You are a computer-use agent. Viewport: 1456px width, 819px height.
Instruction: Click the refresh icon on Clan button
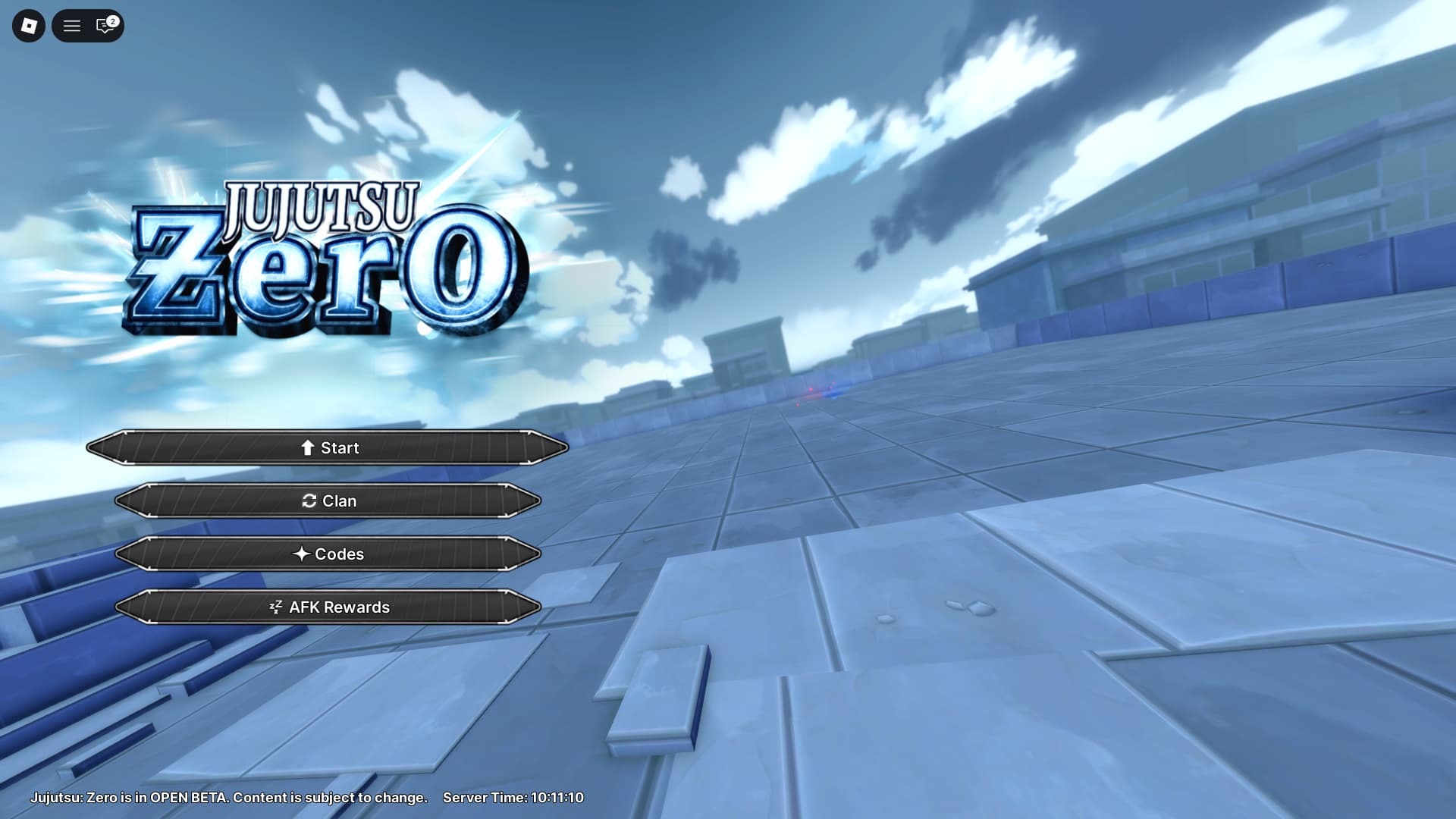(x=309, y=500)
